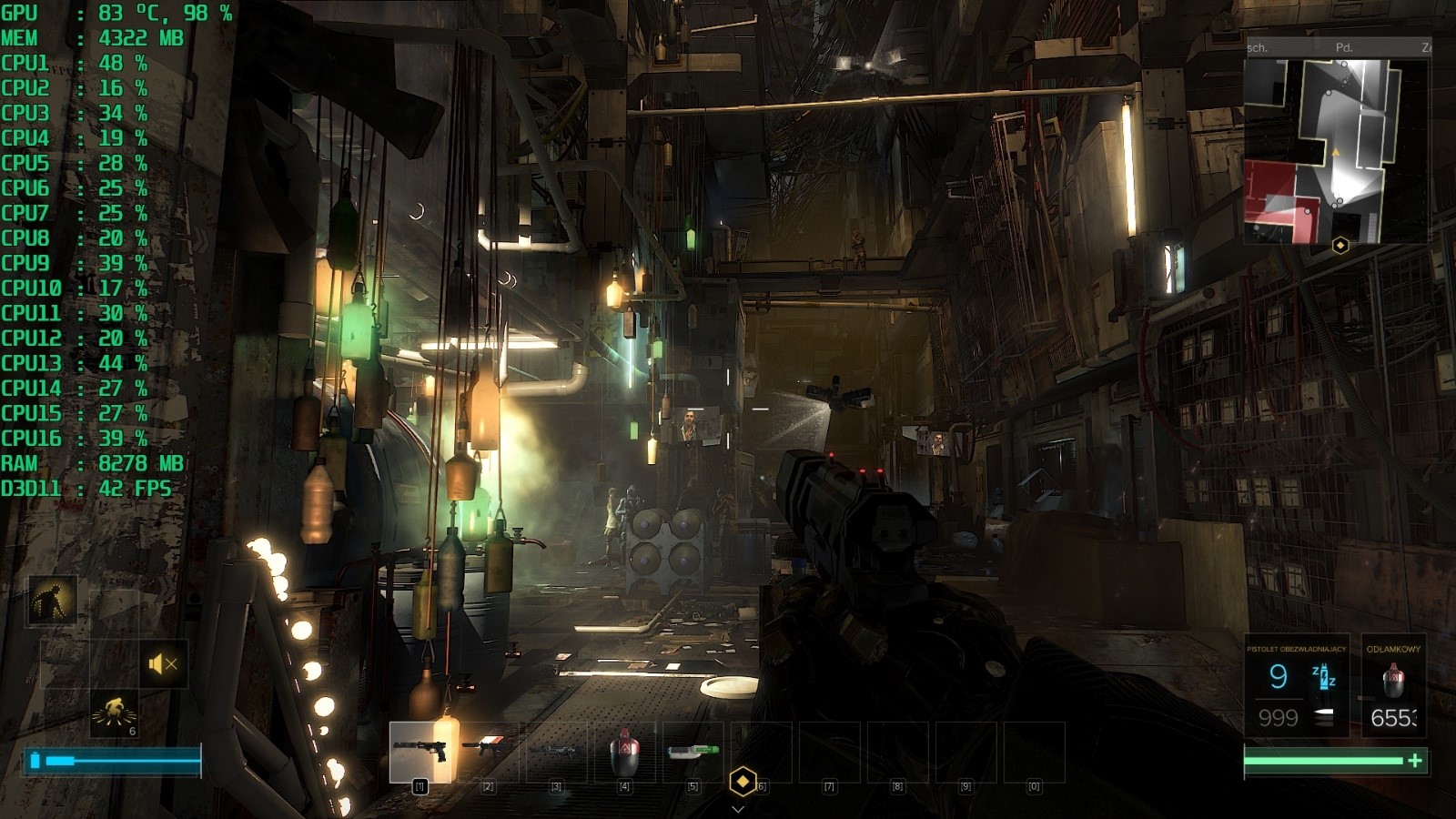Select the frag grenade hotbar slot
The width and height of the screenshot is (1456, 819).
pyautogui.click(x=624, y=751)
